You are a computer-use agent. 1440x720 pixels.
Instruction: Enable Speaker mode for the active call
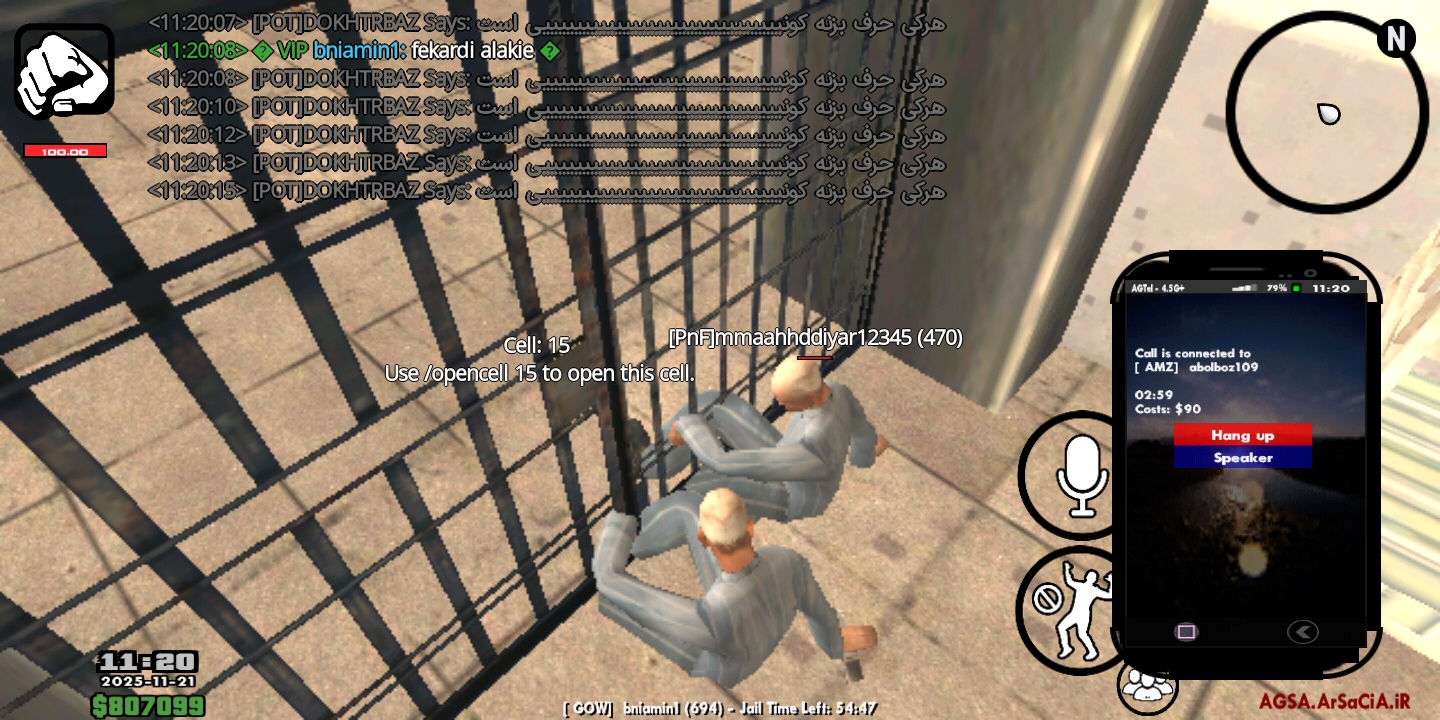pos(1242,457)
